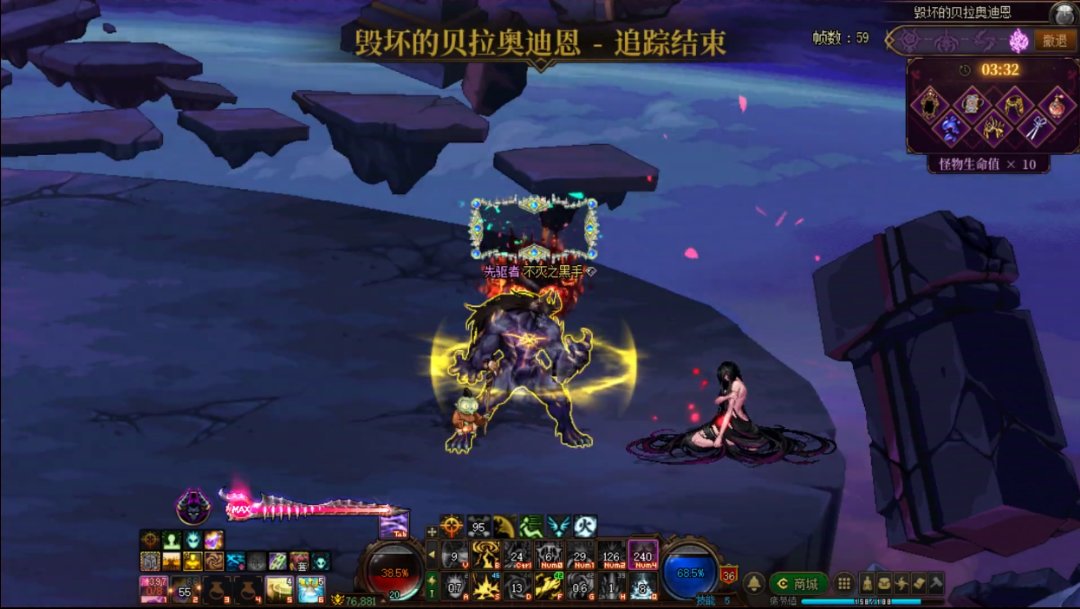This screenshot has width=1080, height=609.
Task: Click the blue wings buff icon
Action: coord(558,526)
